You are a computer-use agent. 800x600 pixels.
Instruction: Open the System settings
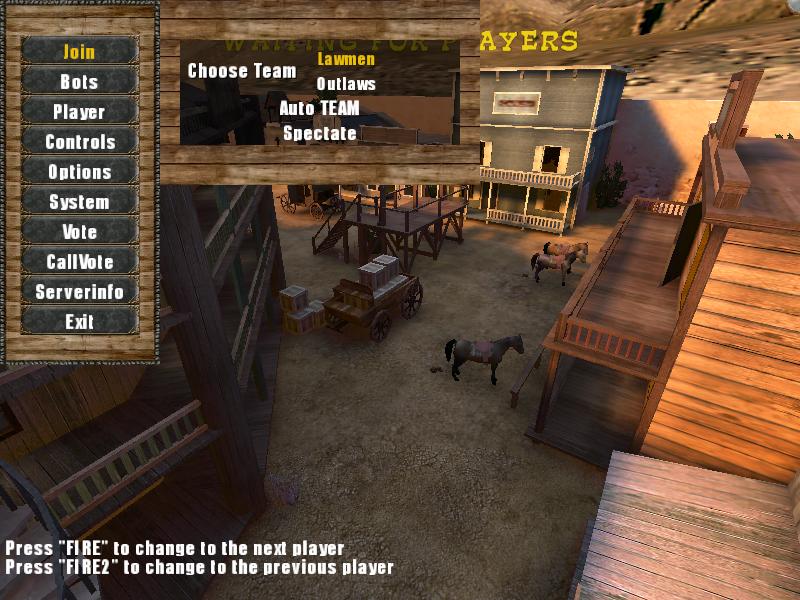(79, 201)
